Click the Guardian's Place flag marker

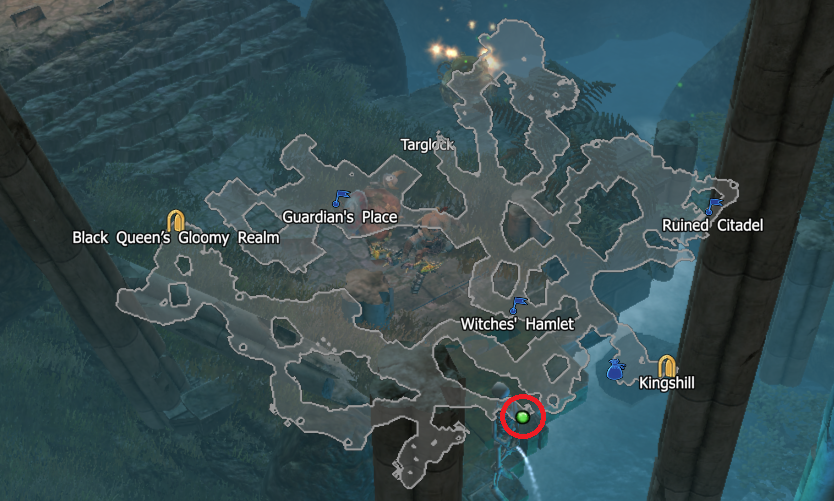340,198
